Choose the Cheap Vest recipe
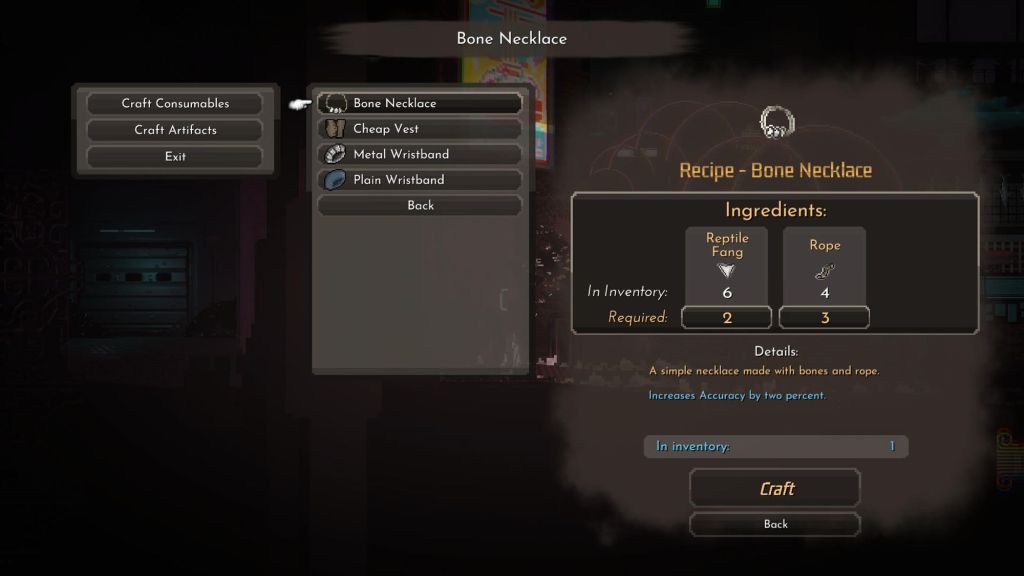The width and height of the screenshot is (1024, 576). pyautogui.click(x=420, y=129)
